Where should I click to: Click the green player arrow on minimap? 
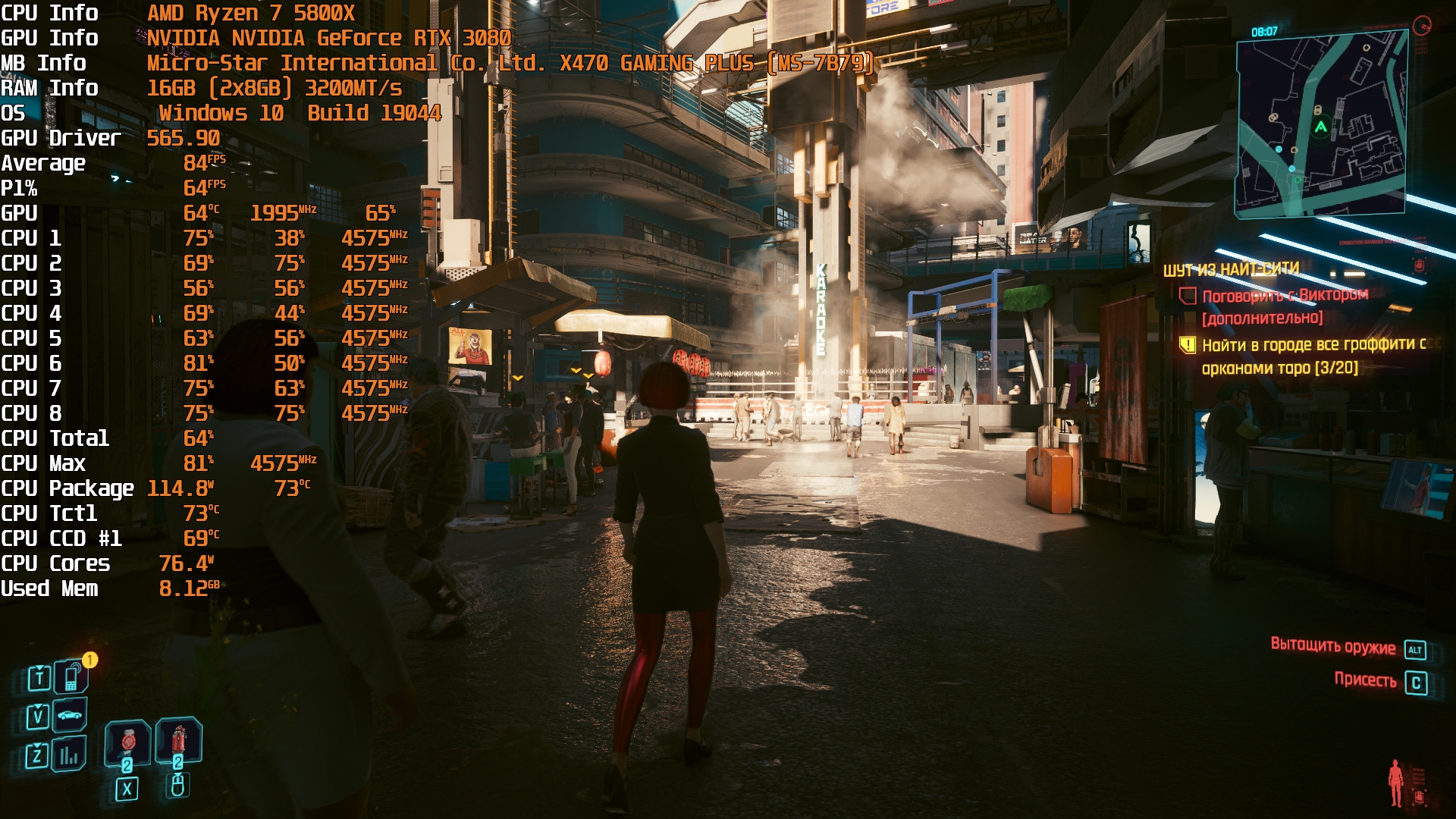[x=1320, y=127]
